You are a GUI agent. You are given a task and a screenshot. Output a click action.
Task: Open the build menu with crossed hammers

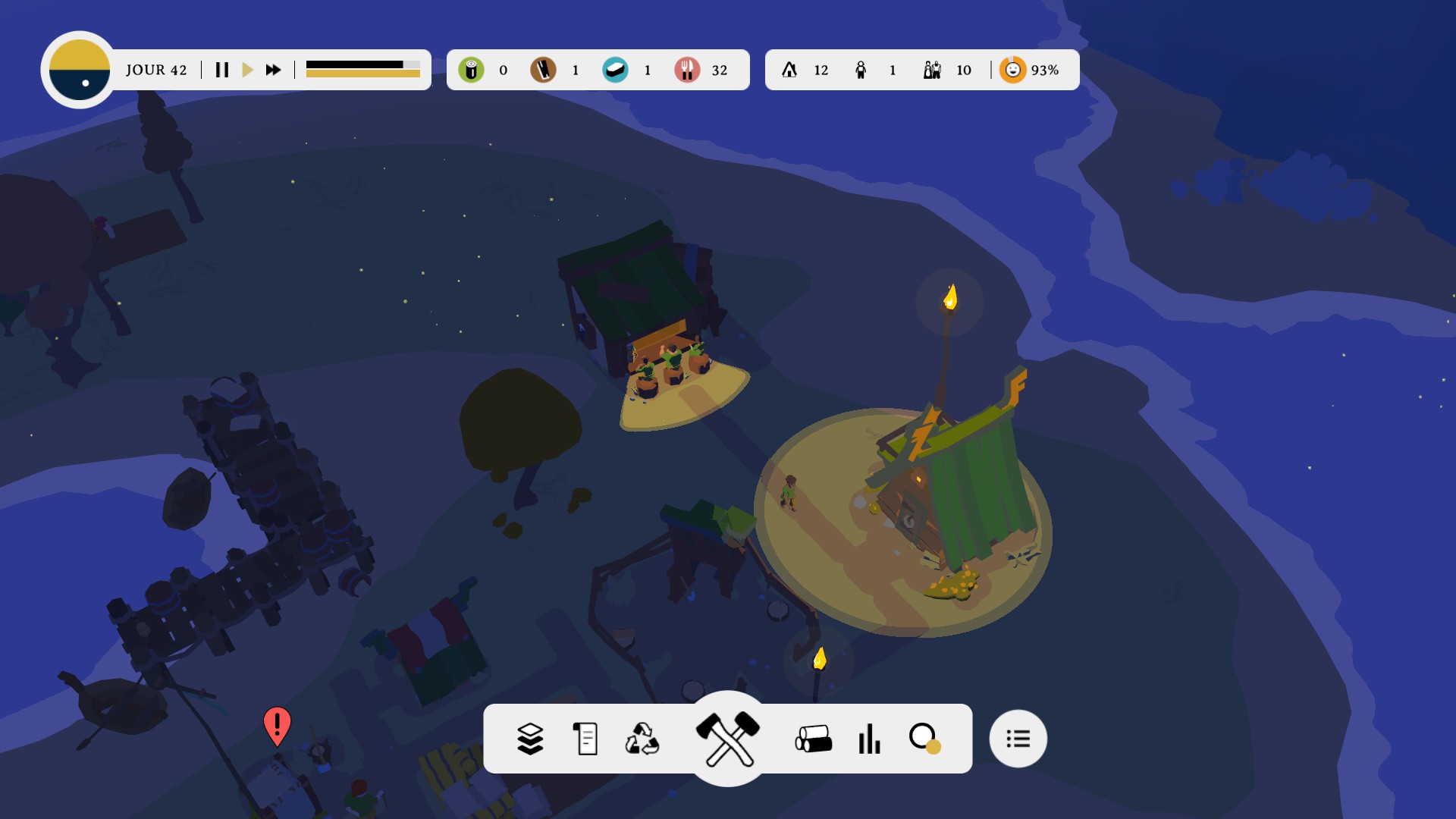[728, 738]
